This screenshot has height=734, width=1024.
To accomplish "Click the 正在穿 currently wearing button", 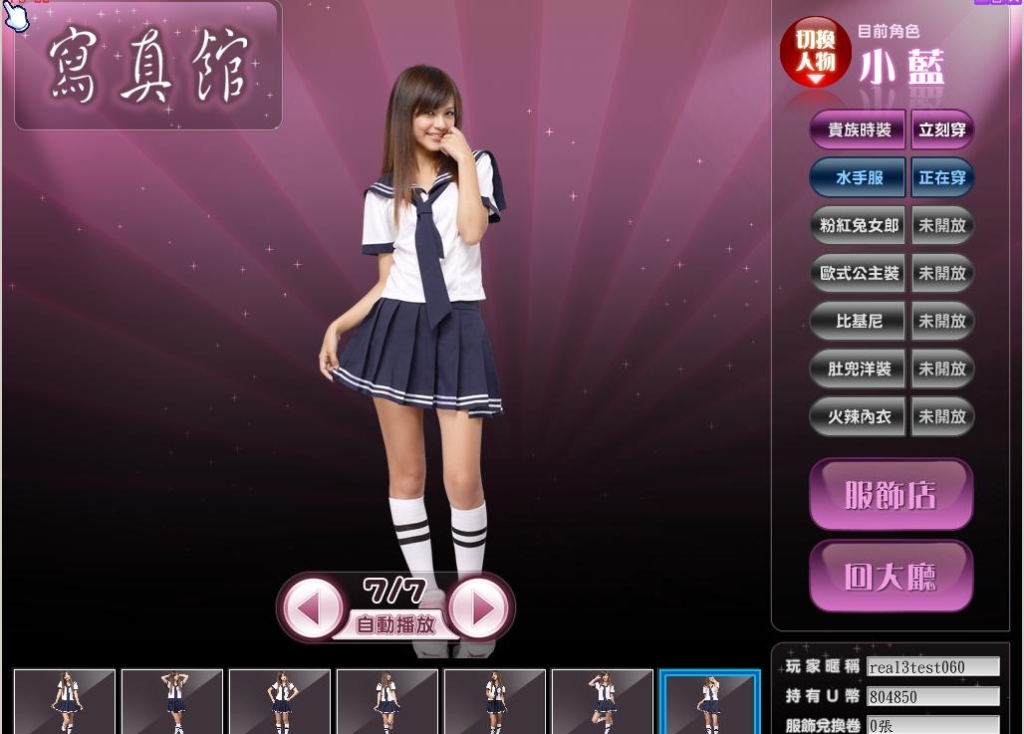I will 942,178.
